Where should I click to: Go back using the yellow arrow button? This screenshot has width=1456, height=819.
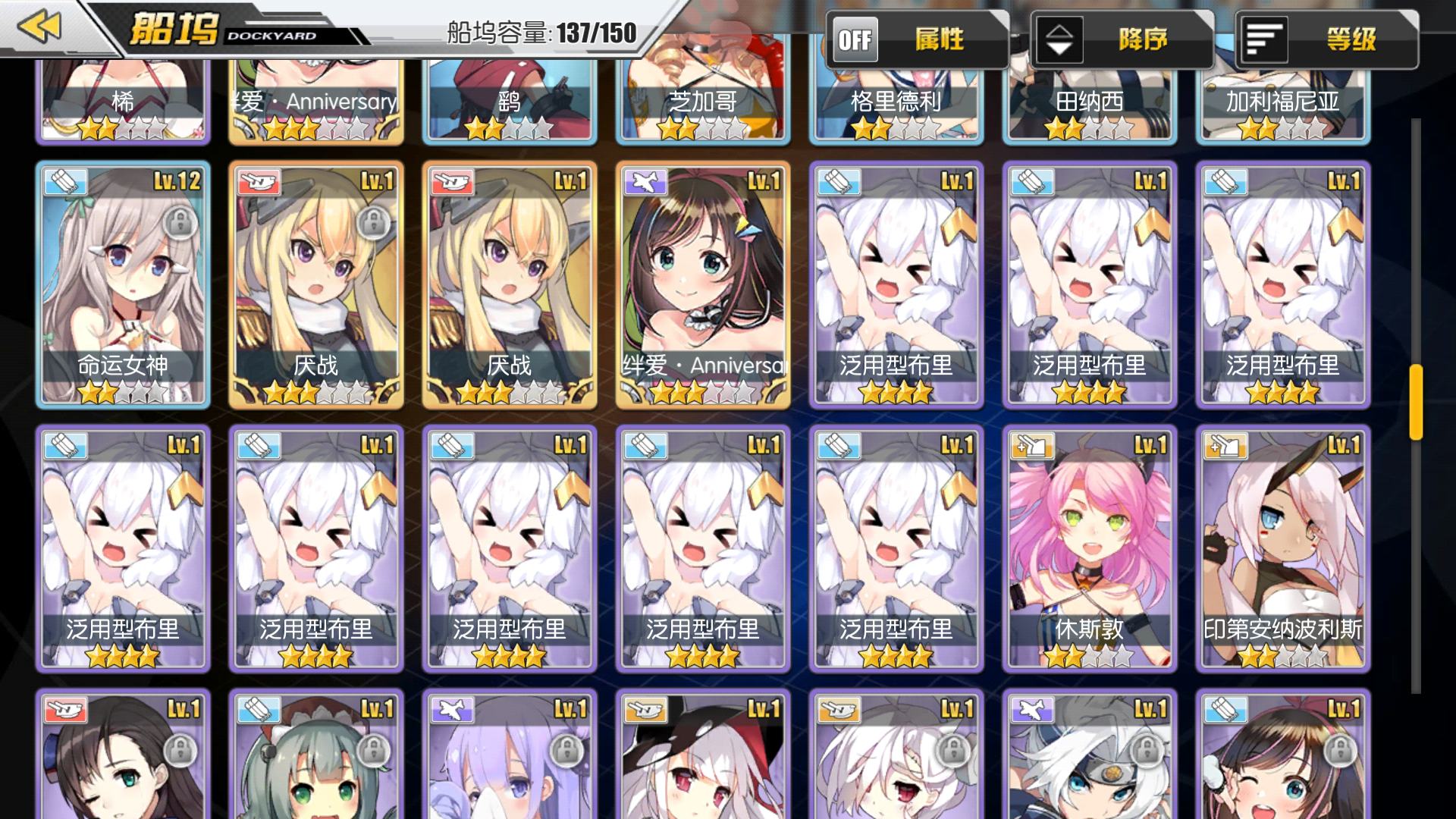click(39, 27)
